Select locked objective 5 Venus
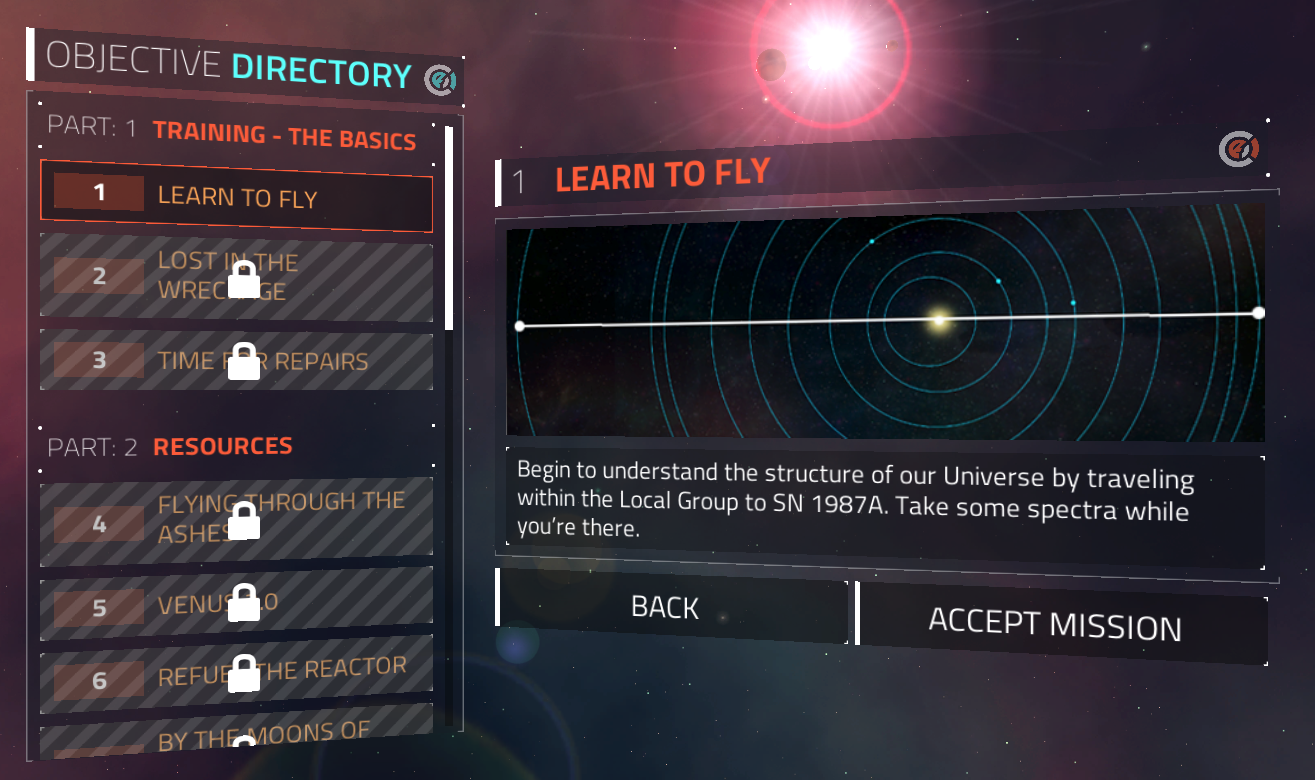 point(236,605)
